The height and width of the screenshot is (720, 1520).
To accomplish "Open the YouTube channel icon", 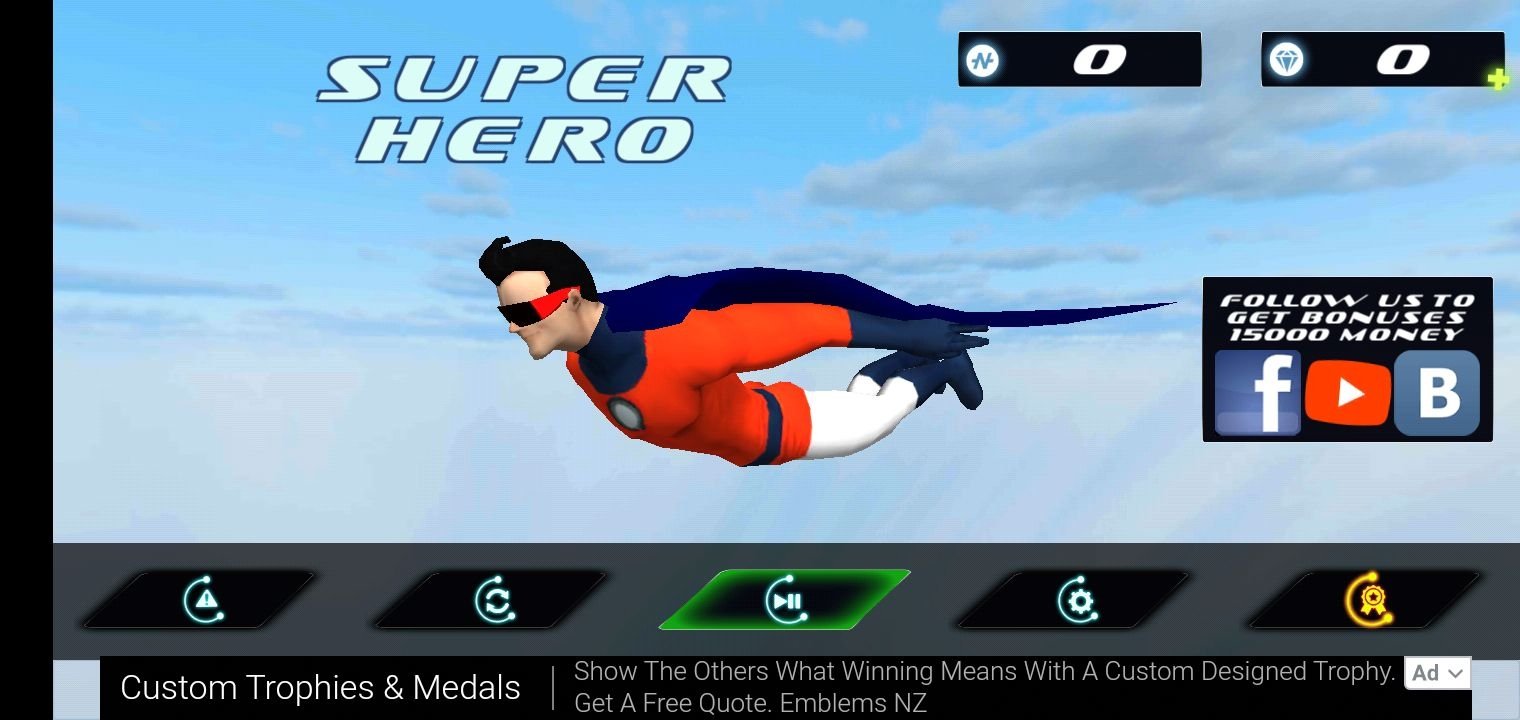I will (x=1348, y=393).
